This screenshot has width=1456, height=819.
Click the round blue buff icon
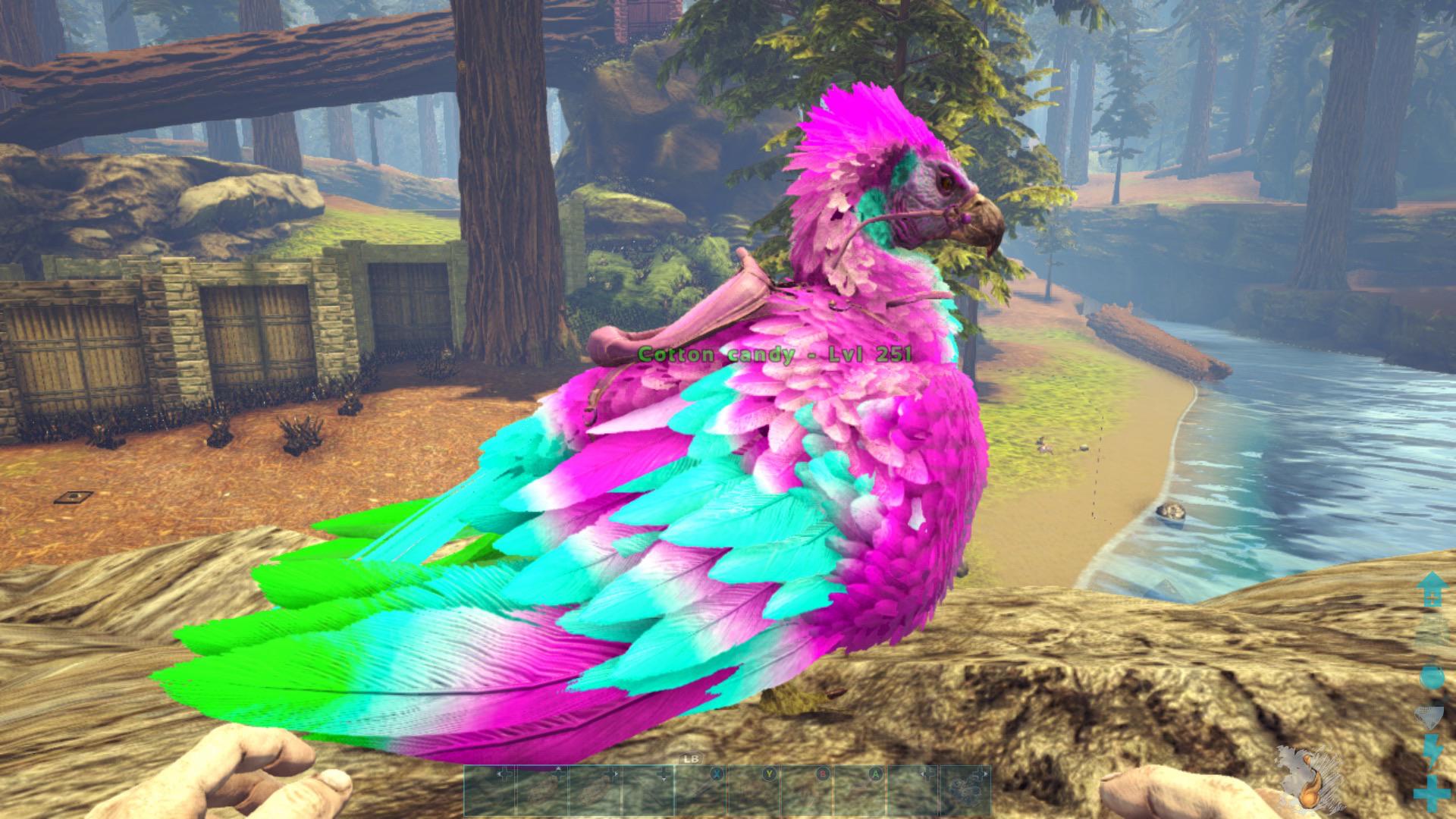pos(1432,677)
